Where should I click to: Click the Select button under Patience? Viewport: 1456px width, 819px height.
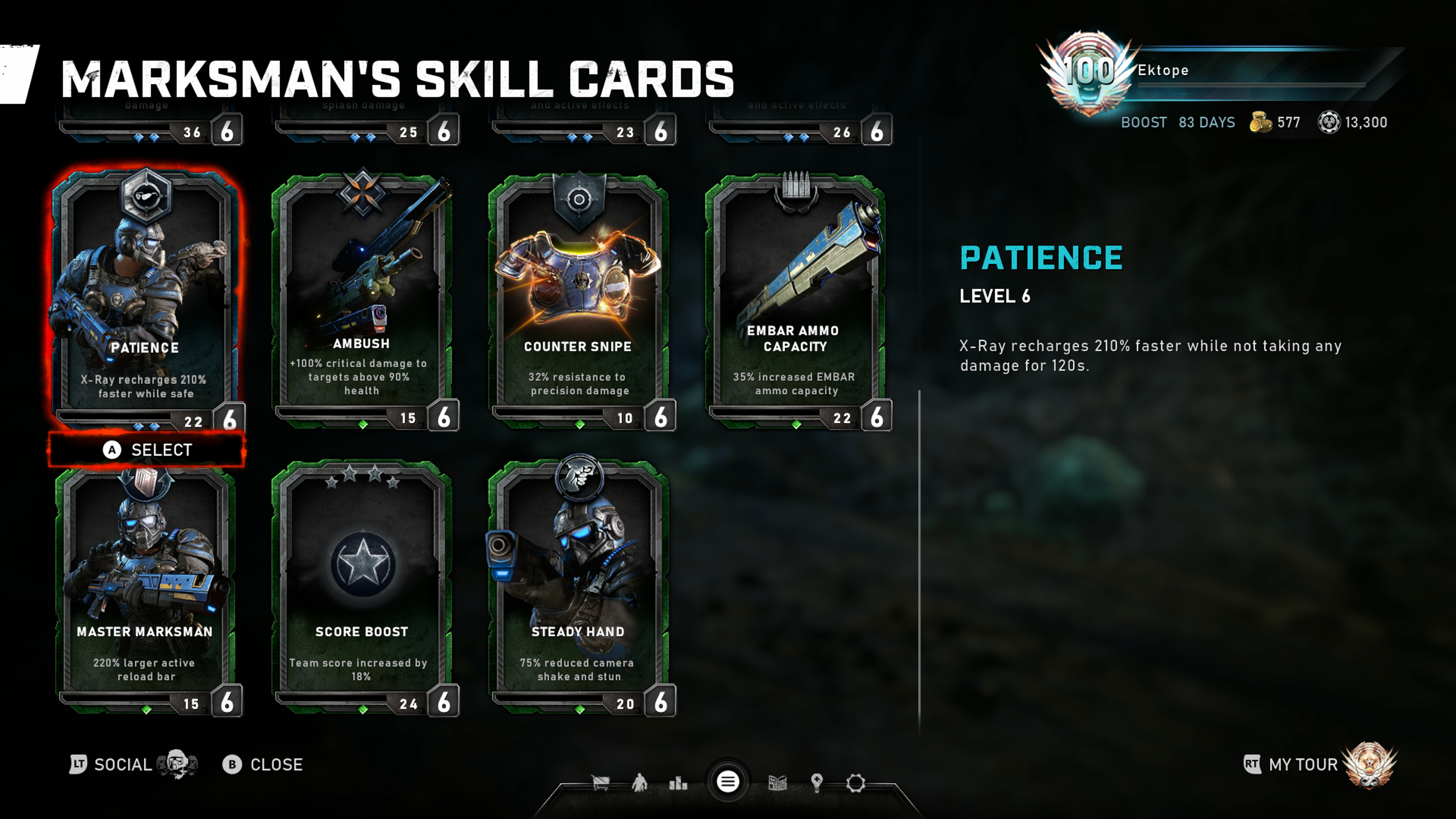point(147,450)
